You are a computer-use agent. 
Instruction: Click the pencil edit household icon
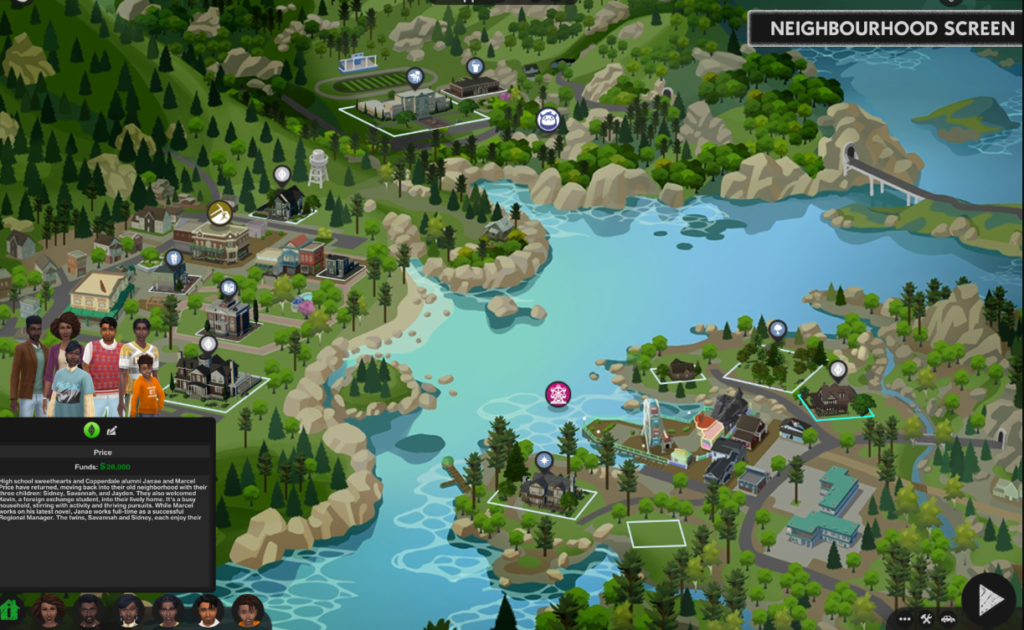coord(112,430)
